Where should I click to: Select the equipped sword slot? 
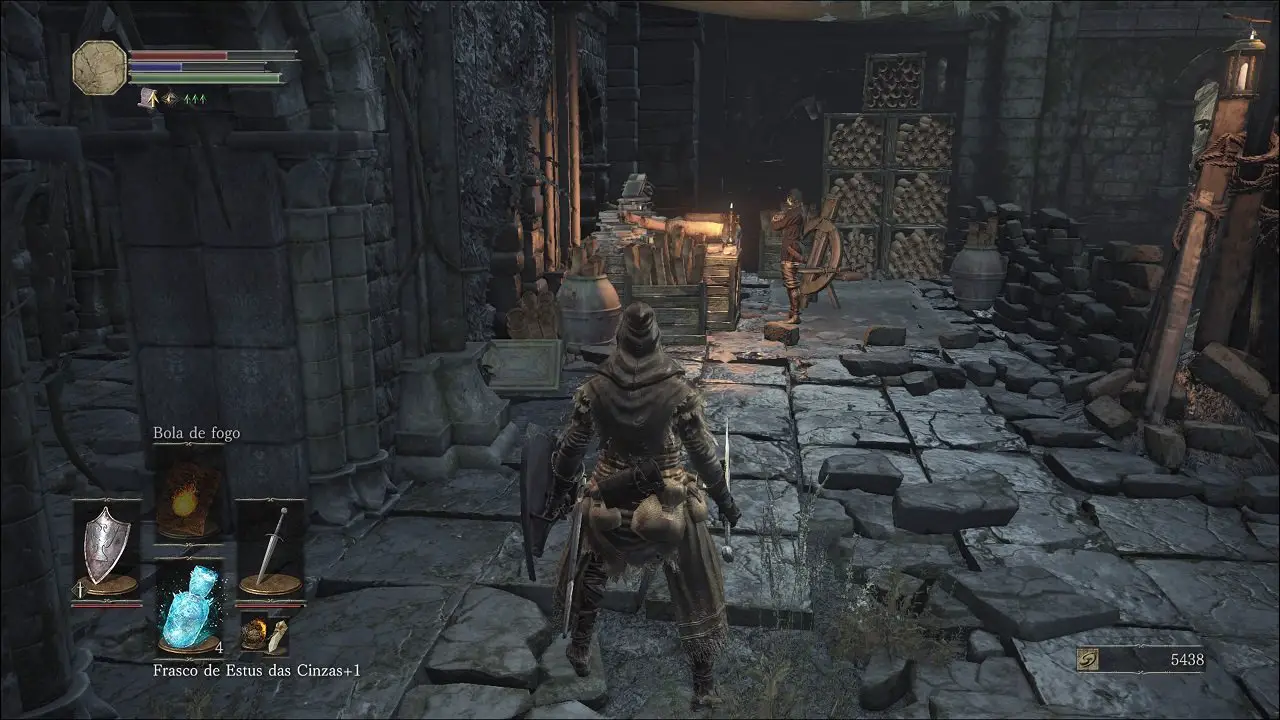[270, 548]
